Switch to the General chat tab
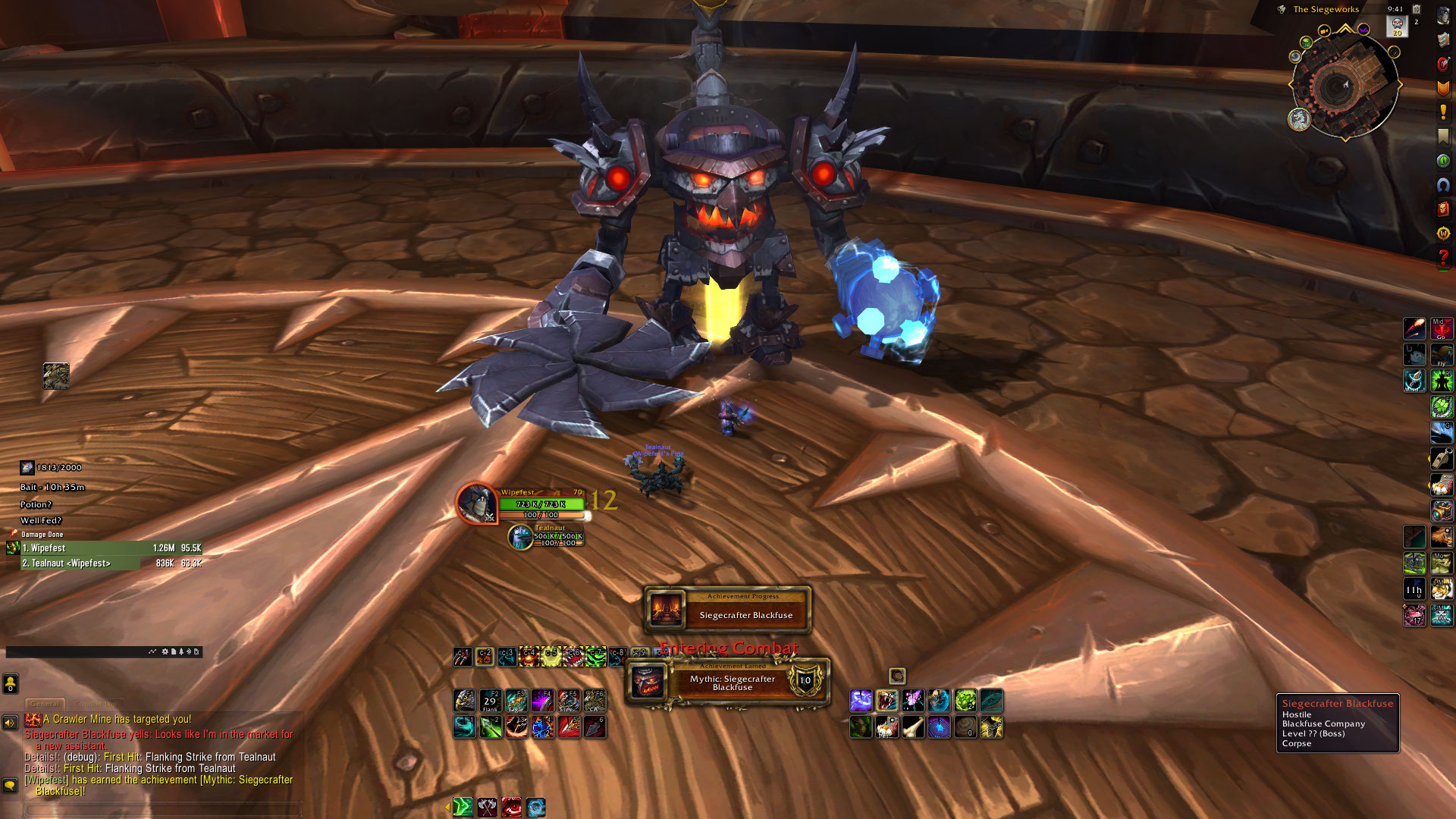The height and width of the screenshot is (819, 1456). (45, 704)
